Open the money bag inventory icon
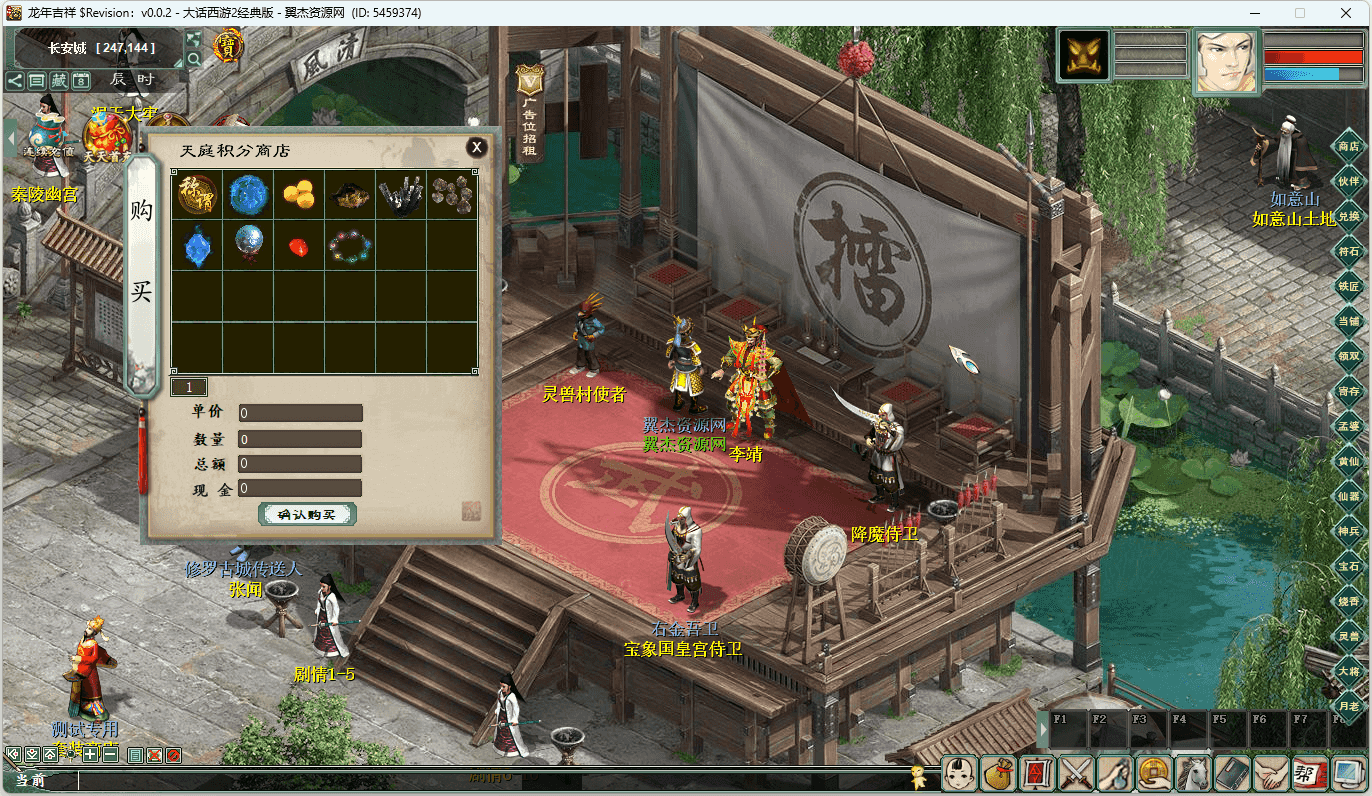The image size is (1372, 796). tap(998, 773)
